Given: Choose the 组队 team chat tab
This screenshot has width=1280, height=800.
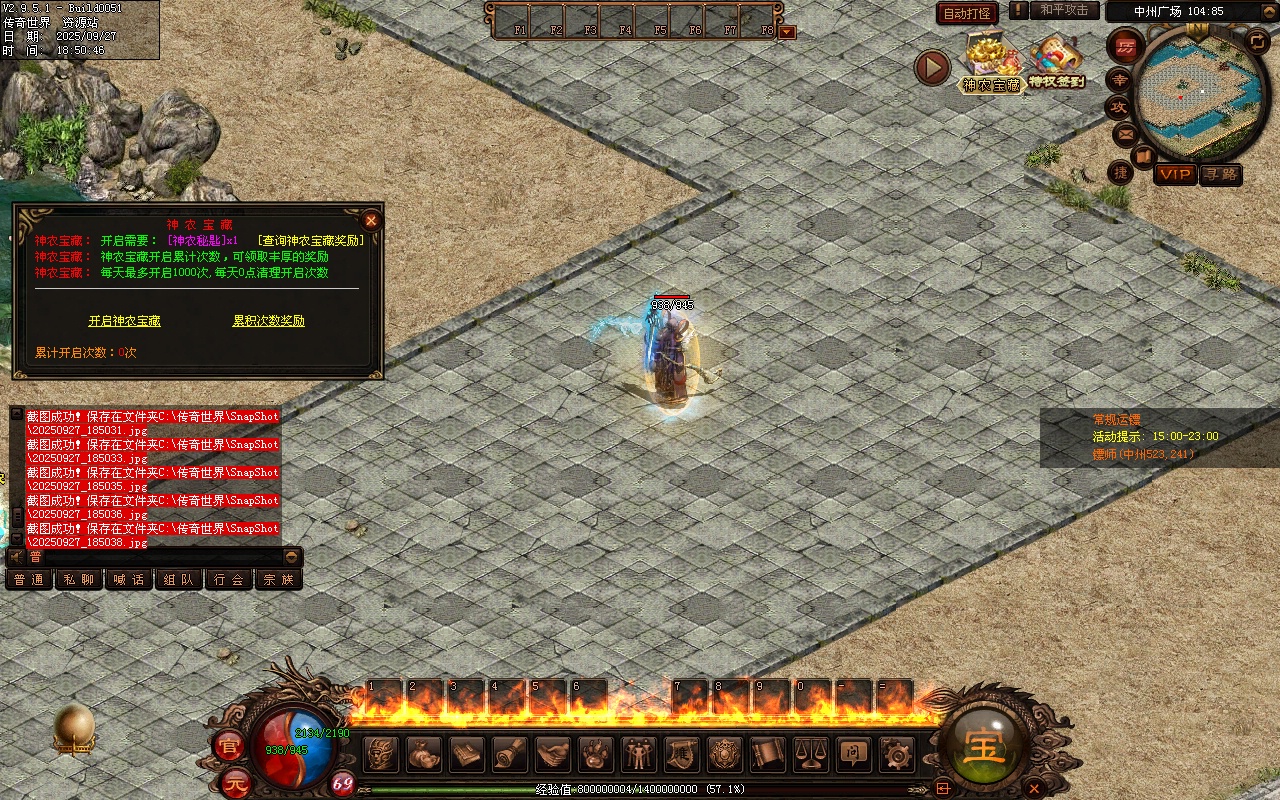Looking at the screenshot, I should [x=179, y=580].
